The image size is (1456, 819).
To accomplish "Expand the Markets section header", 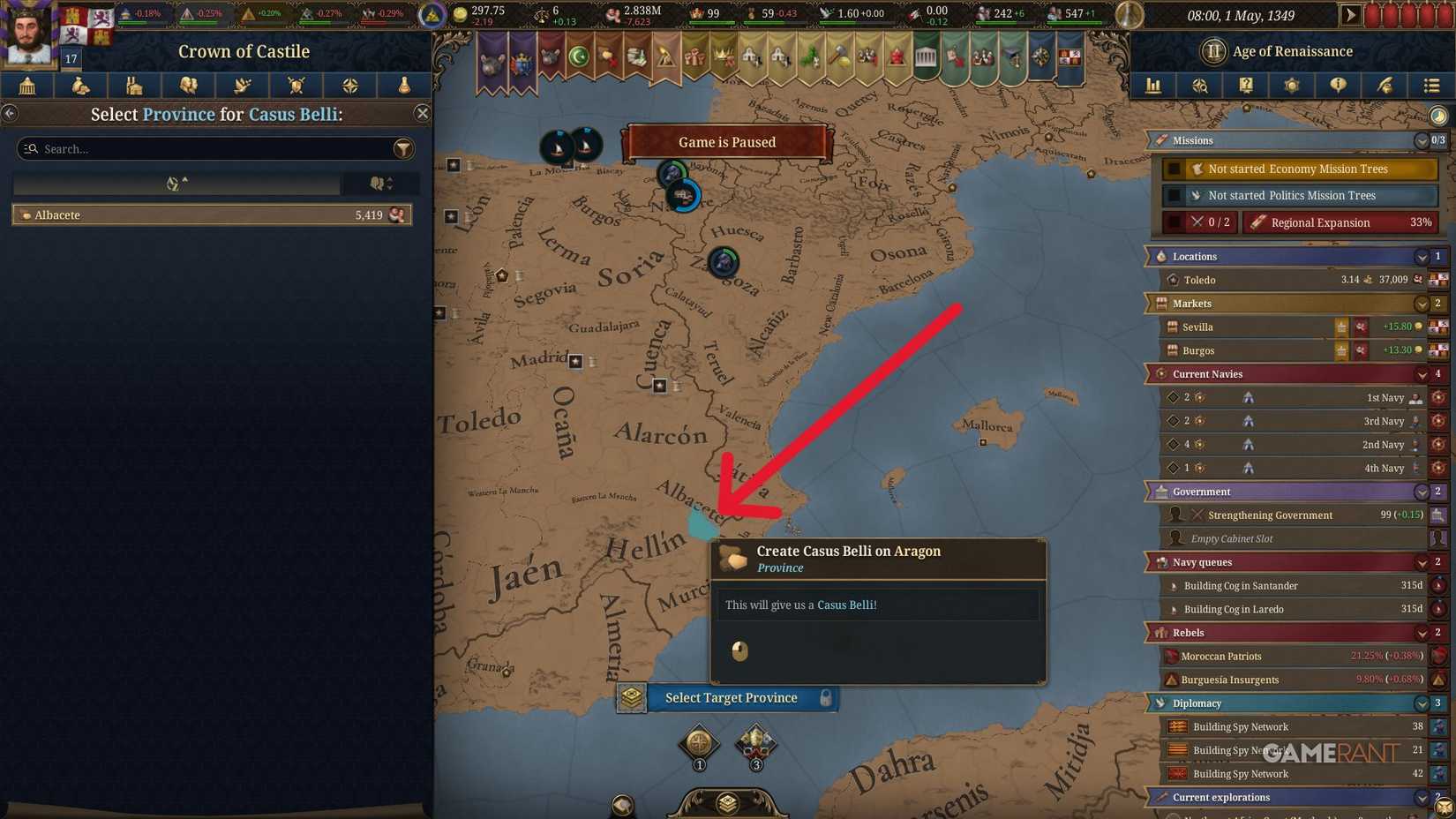I will pos(1422,303).
